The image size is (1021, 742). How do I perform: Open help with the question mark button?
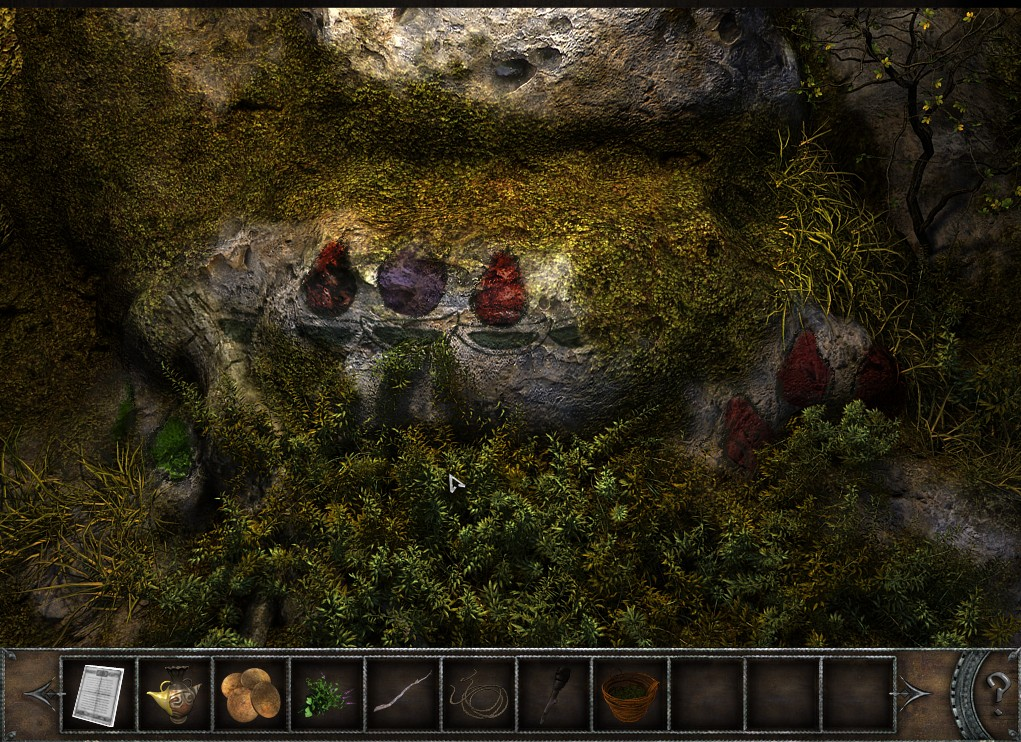coord(997,691)
